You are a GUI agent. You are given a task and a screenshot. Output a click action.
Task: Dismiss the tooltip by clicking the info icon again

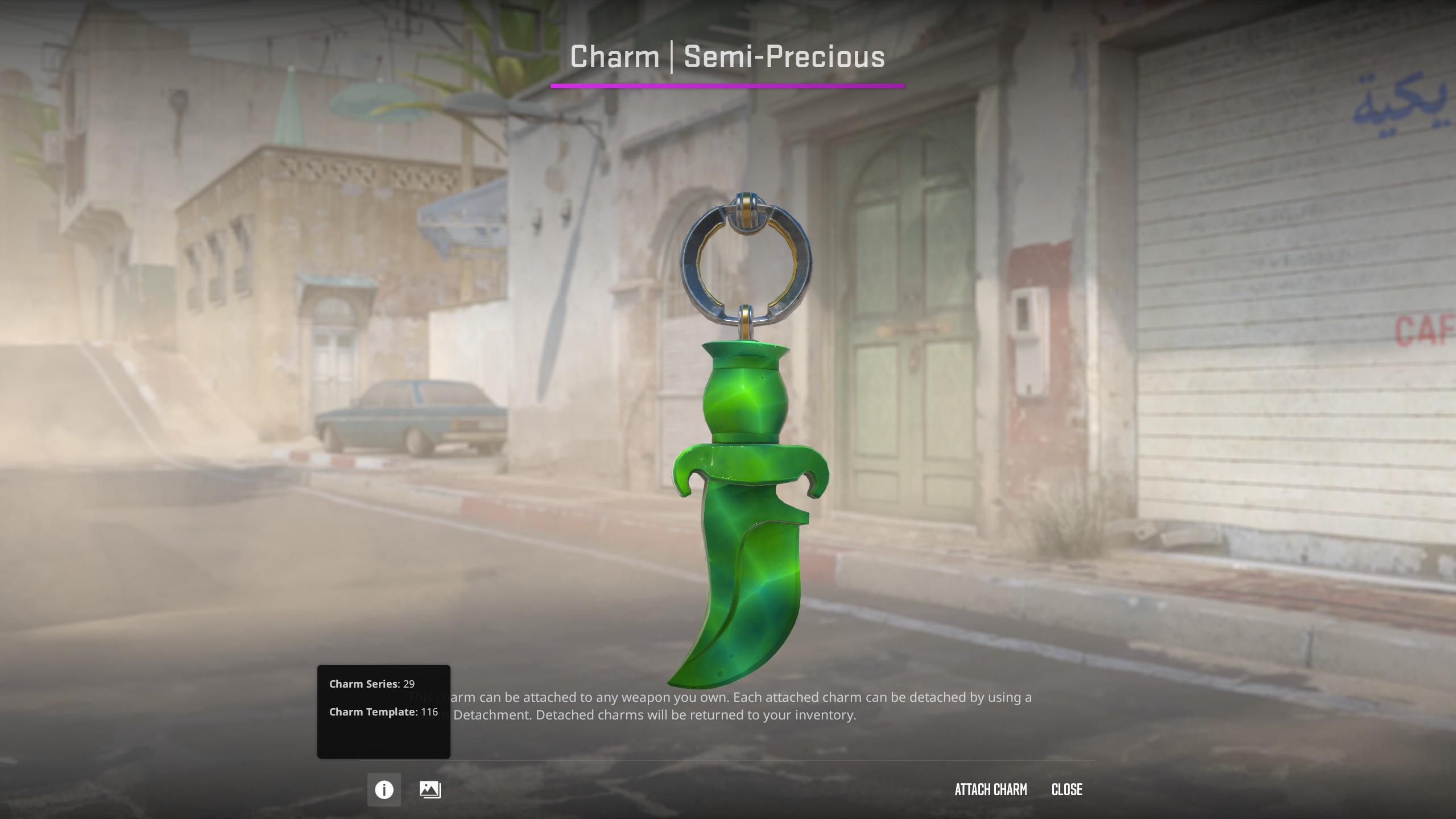coord(384,789)
